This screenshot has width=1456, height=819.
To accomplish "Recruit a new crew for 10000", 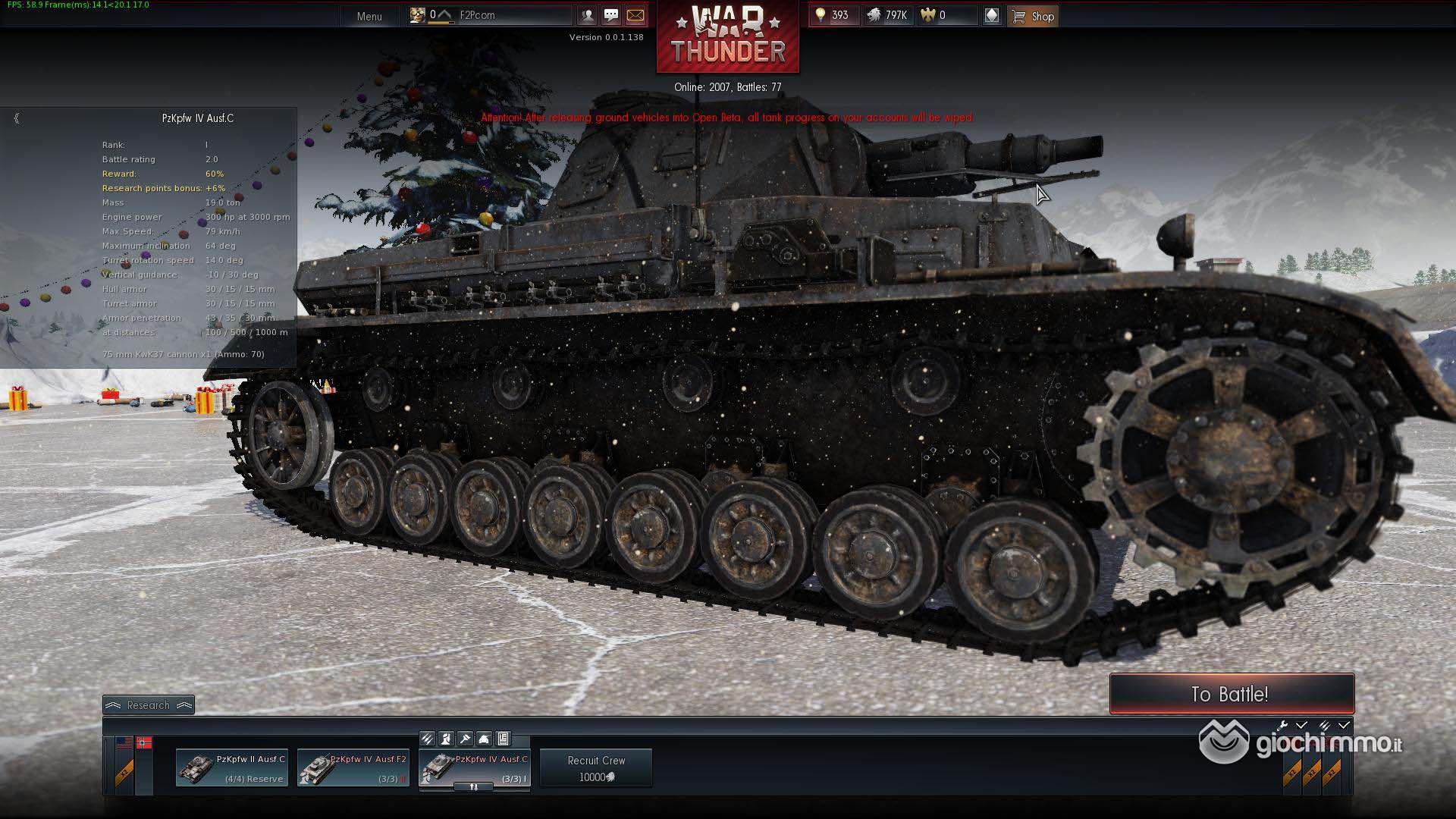I will click(x=596, y=768).
